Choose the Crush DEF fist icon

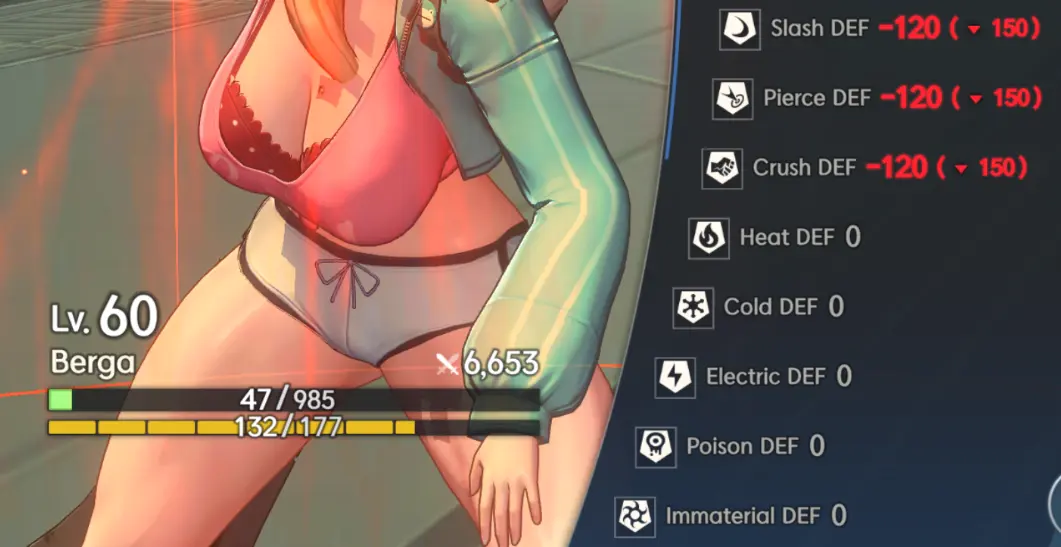722,168
